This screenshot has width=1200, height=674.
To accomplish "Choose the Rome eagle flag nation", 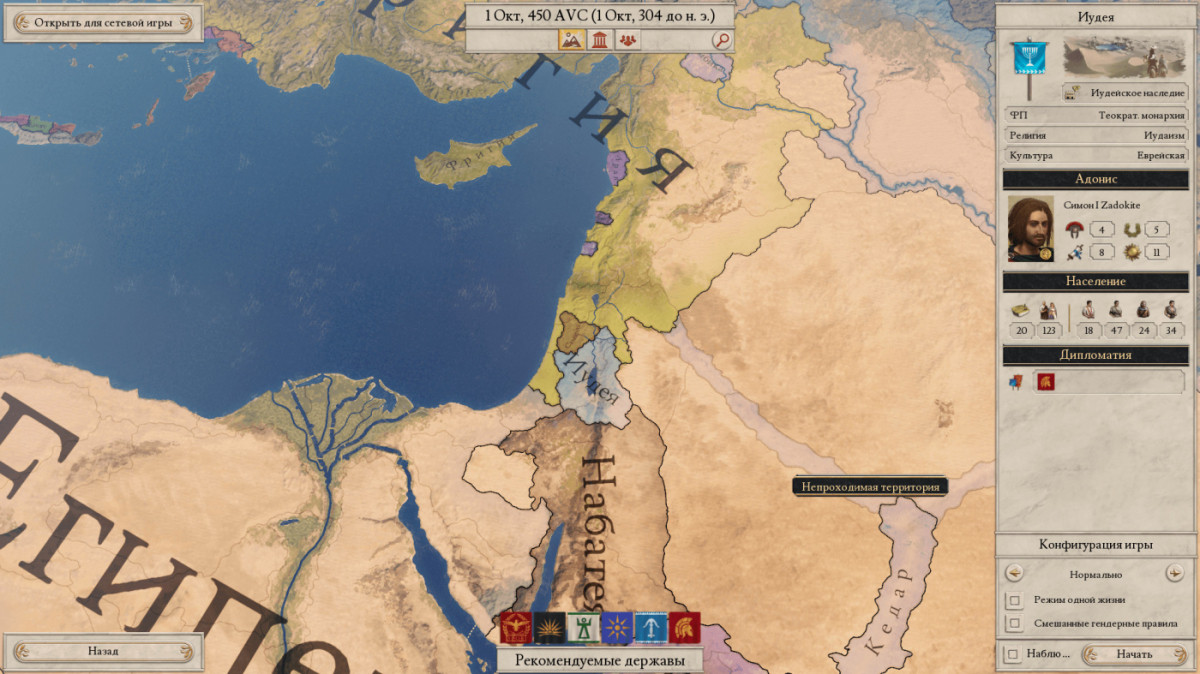I will pos(515,627).
